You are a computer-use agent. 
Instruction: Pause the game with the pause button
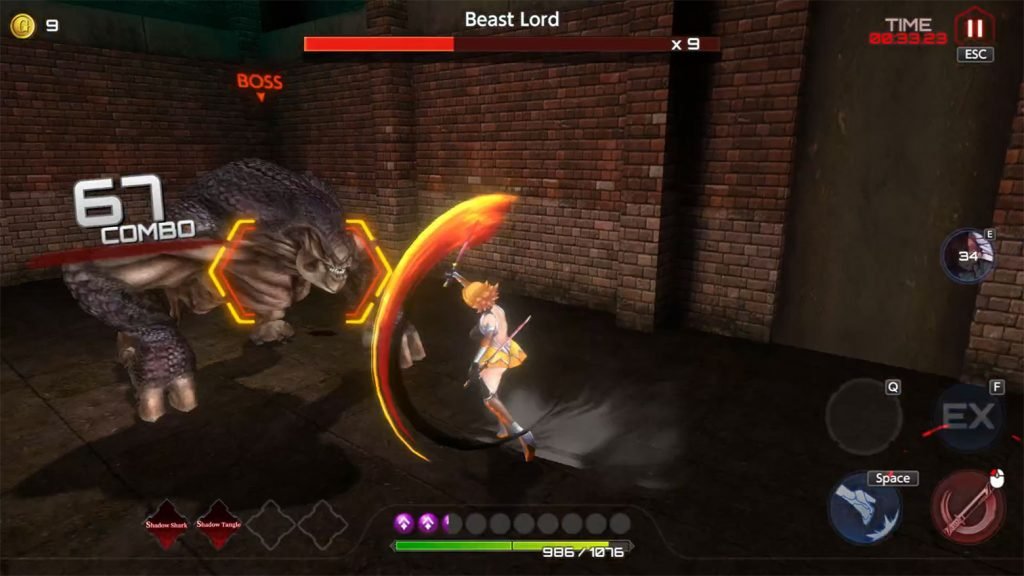(x=973, y=26)
